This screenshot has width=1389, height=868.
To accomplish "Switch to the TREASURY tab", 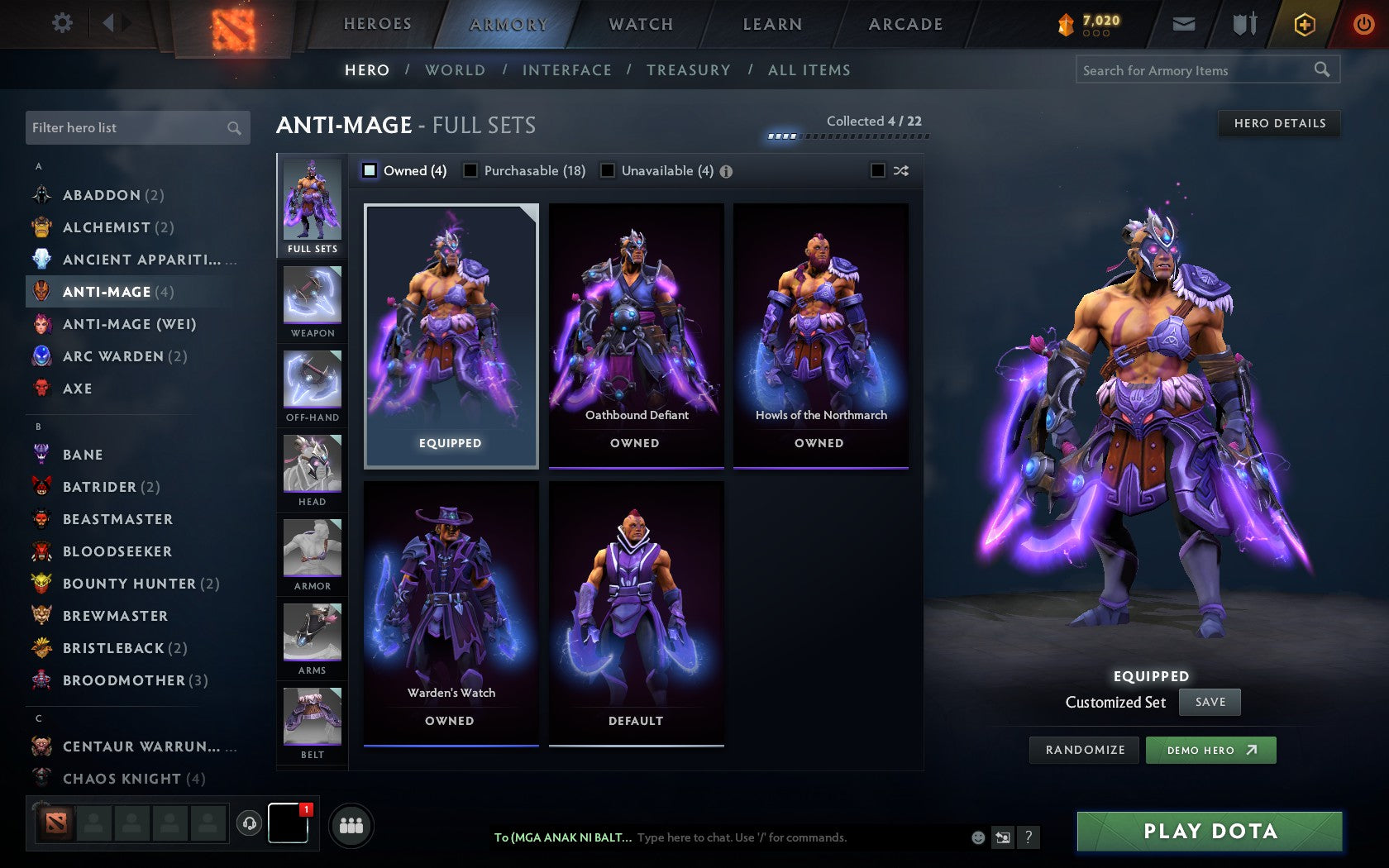I will (x=690, y=70).
